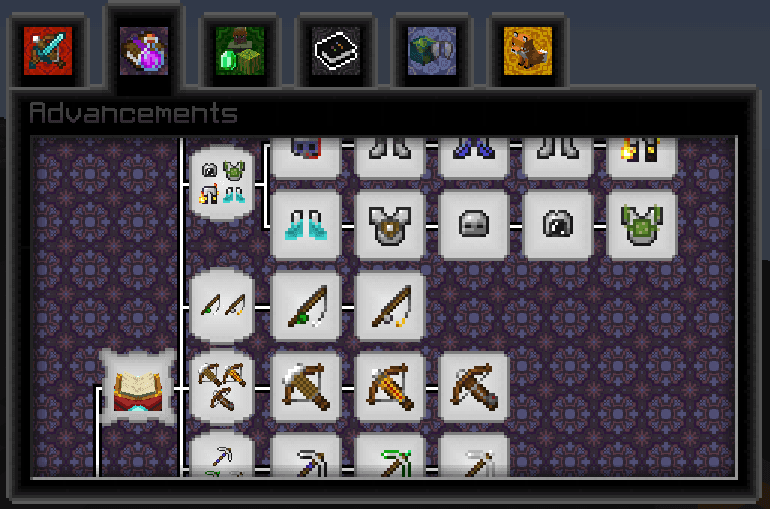Select the dark brown crossbow advancement
This screenshot has height=509, width=770.
click(x=474, y=386)
